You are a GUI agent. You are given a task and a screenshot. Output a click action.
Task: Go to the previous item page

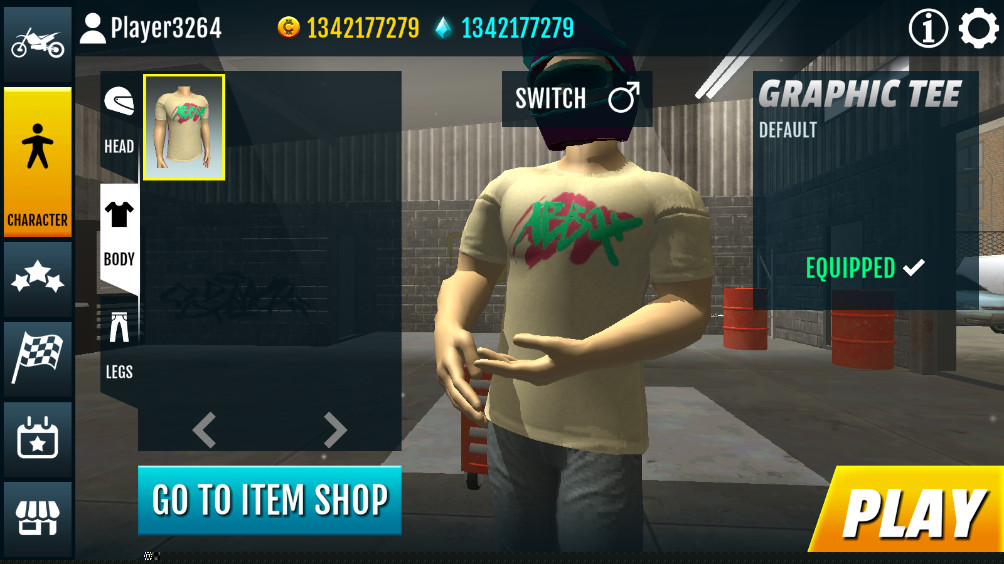click(x=204, y=430)
